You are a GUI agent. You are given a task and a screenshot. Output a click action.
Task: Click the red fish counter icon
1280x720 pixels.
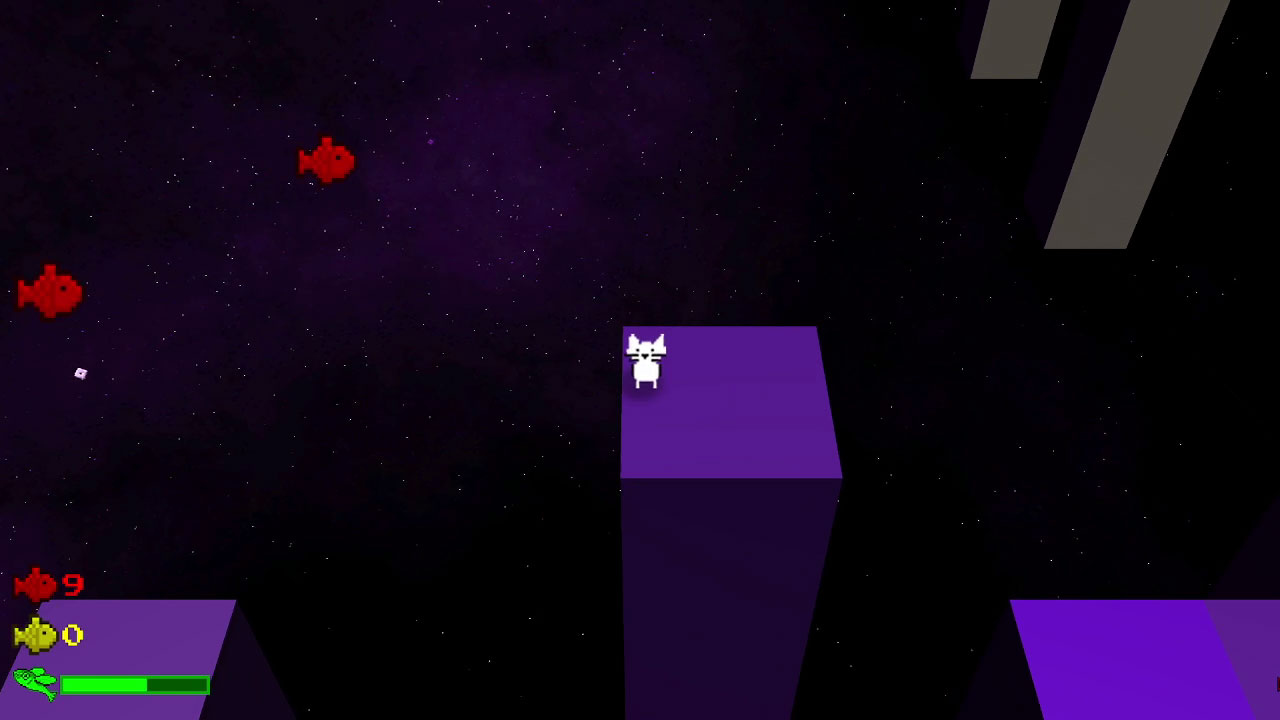pyautogui.click(x=35, y=586)
